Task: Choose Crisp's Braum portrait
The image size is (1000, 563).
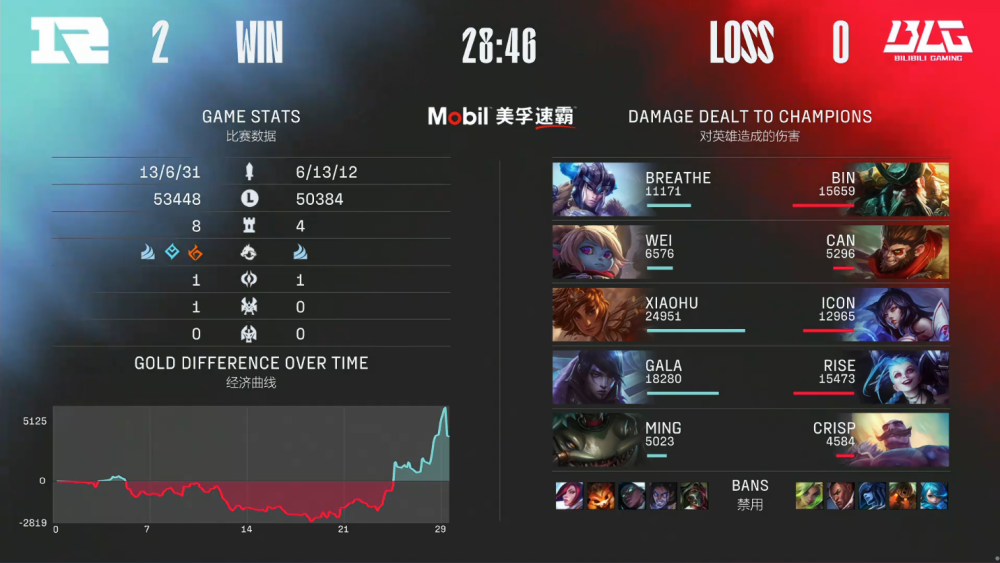Action: point(905,440)
